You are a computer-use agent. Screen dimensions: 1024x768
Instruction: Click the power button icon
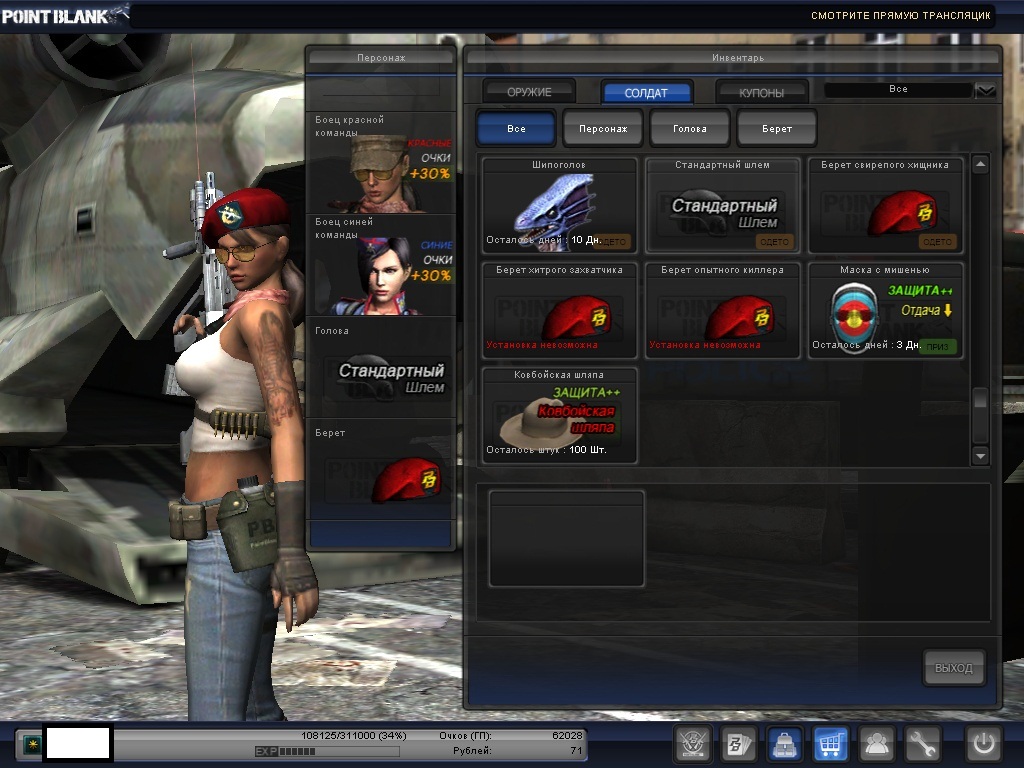coord(983,744)
